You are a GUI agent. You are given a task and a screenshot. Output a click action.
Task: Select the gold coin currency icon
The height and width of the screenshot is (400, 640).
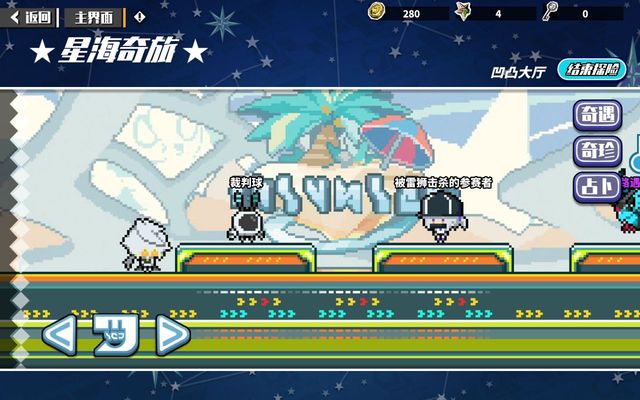tap(376, 12)
